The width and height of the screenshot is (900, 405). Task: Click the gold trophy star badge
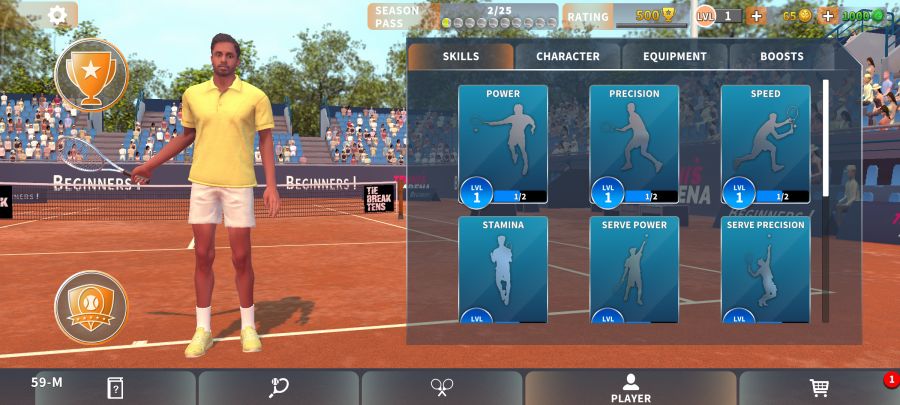coord(91,75)
